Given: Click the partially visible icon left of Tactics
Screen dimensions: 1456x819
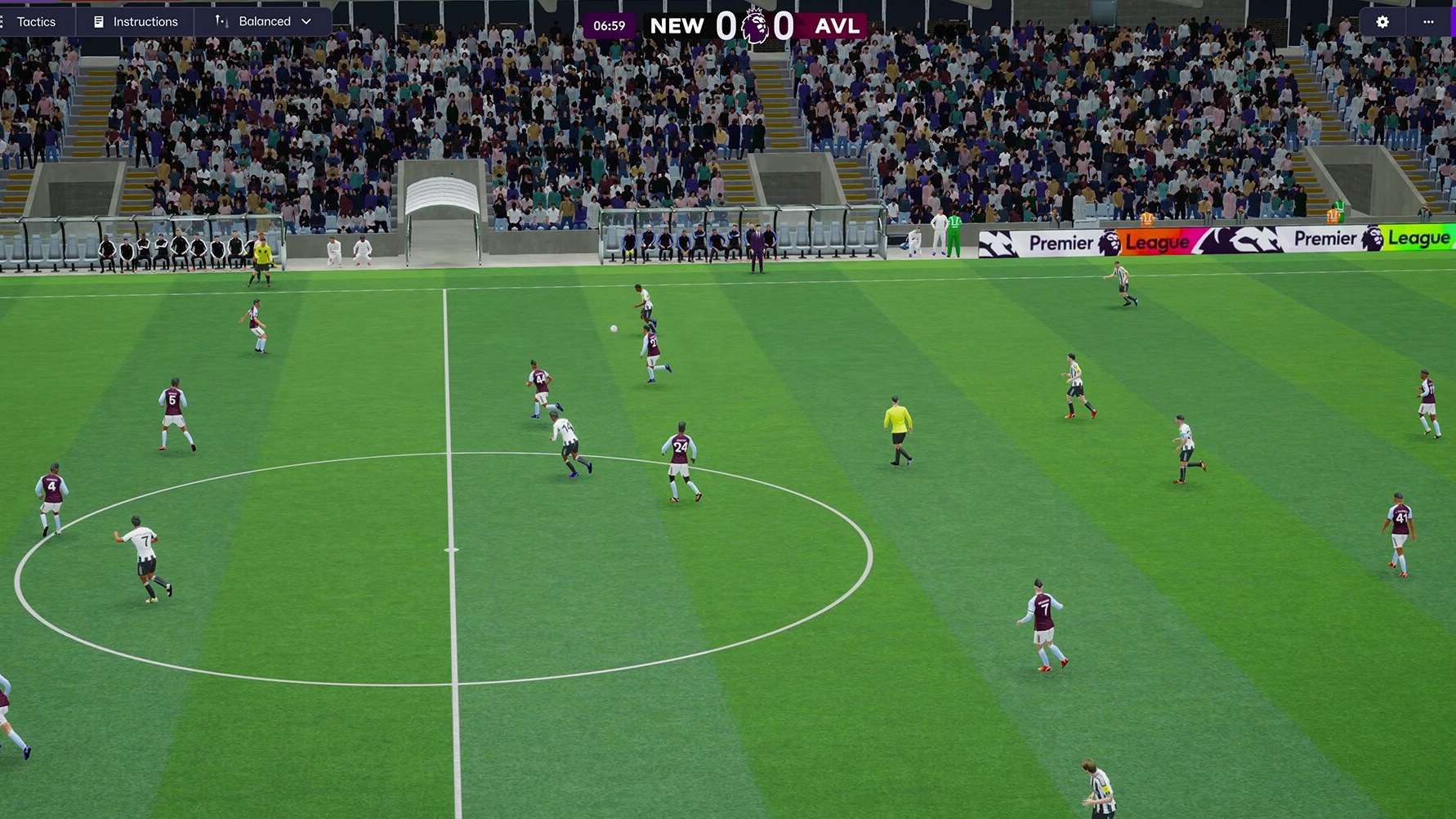Looking at the screenshot, I should click(3, 21).
